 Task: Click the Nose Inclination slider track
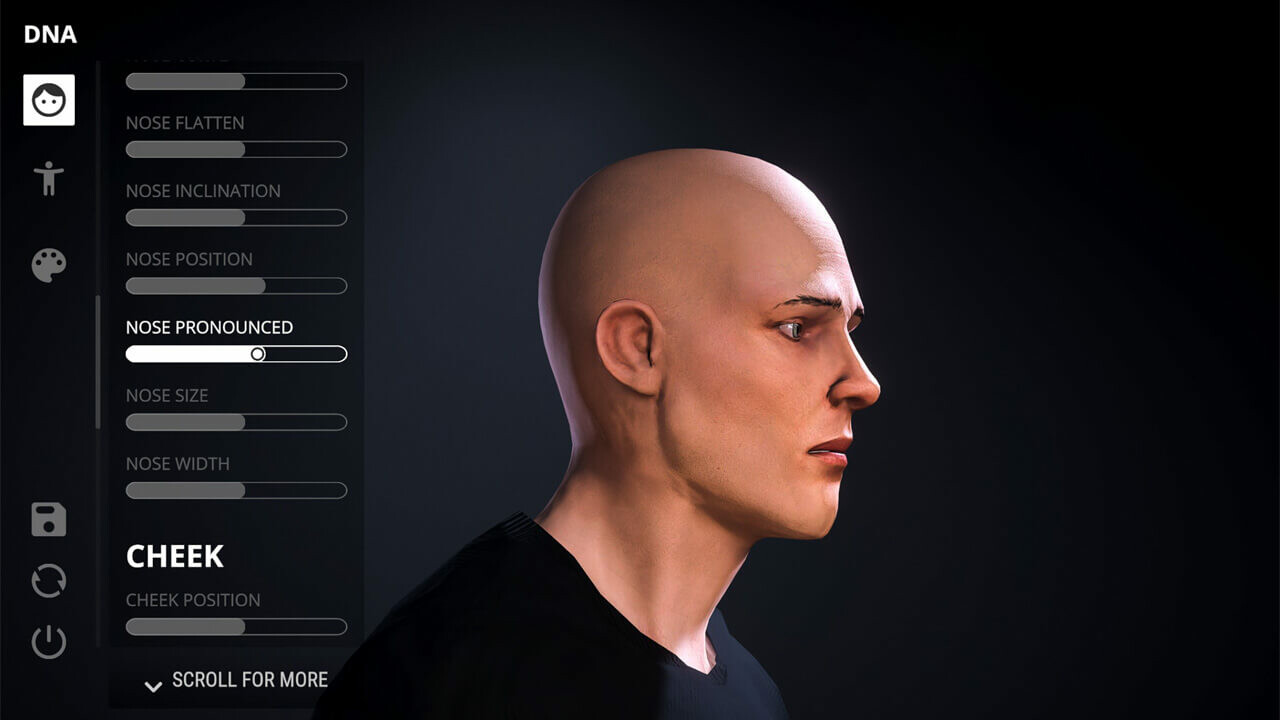[236, 217]
